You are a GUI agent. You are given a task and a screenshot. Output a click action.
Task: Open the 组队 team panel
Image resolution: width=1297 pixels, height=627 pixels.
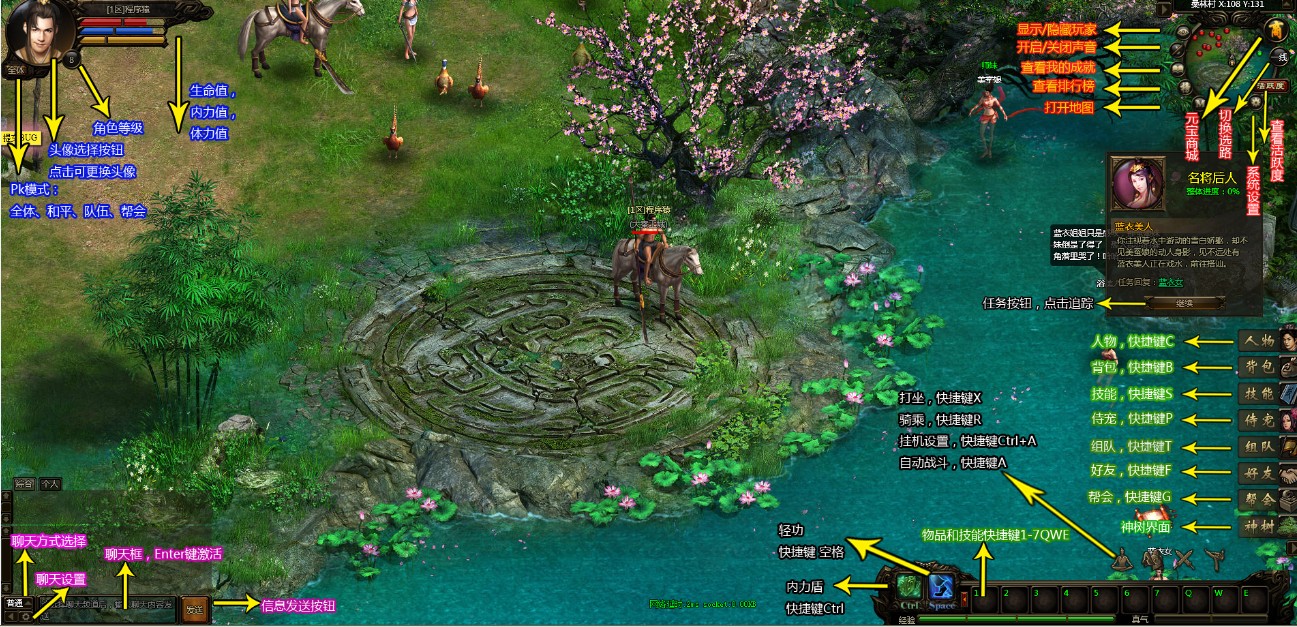(x=1259, y=447)
